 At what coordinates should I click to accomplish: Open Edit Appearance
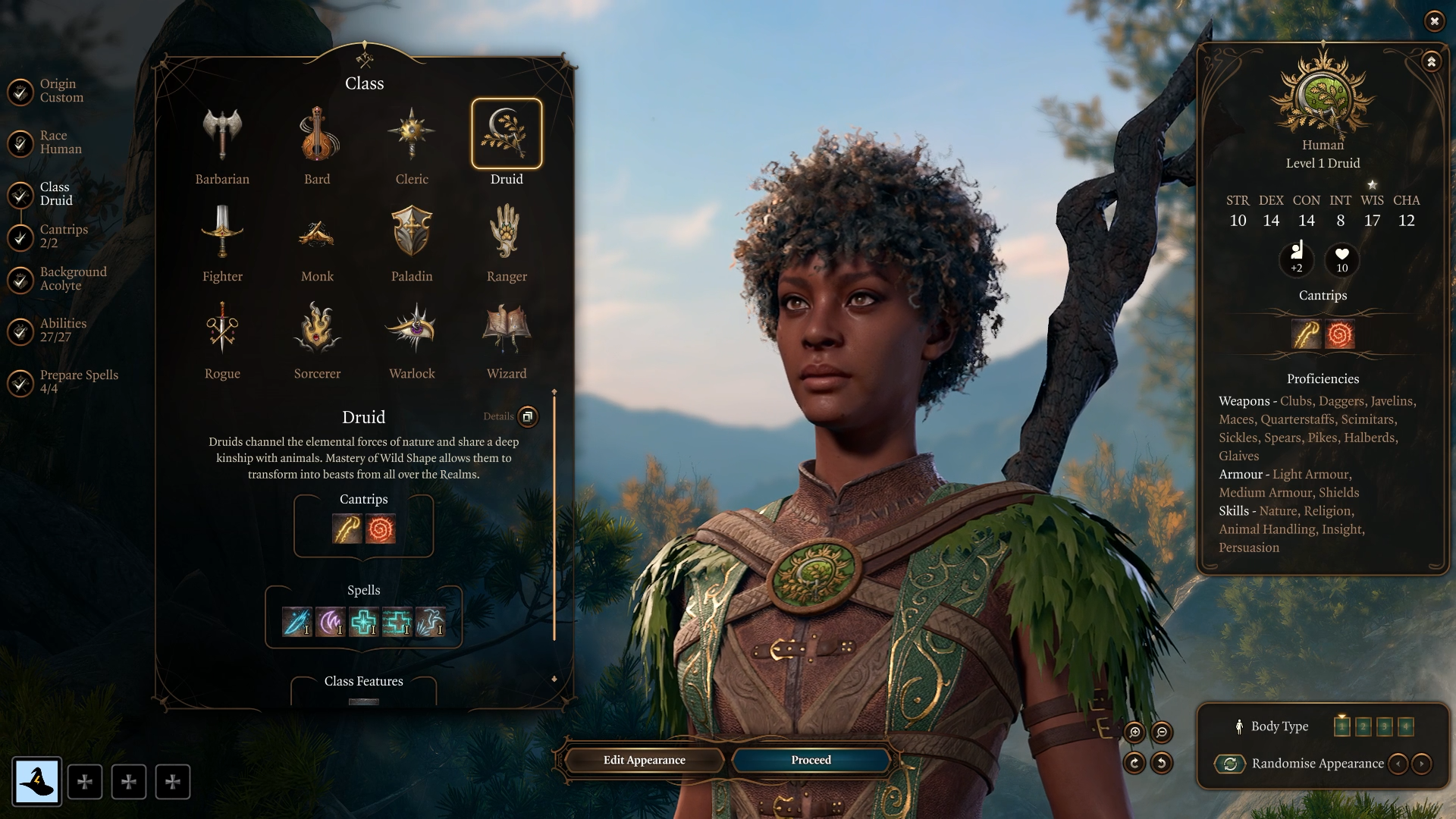pyautogui.click(x=643, y=759)
